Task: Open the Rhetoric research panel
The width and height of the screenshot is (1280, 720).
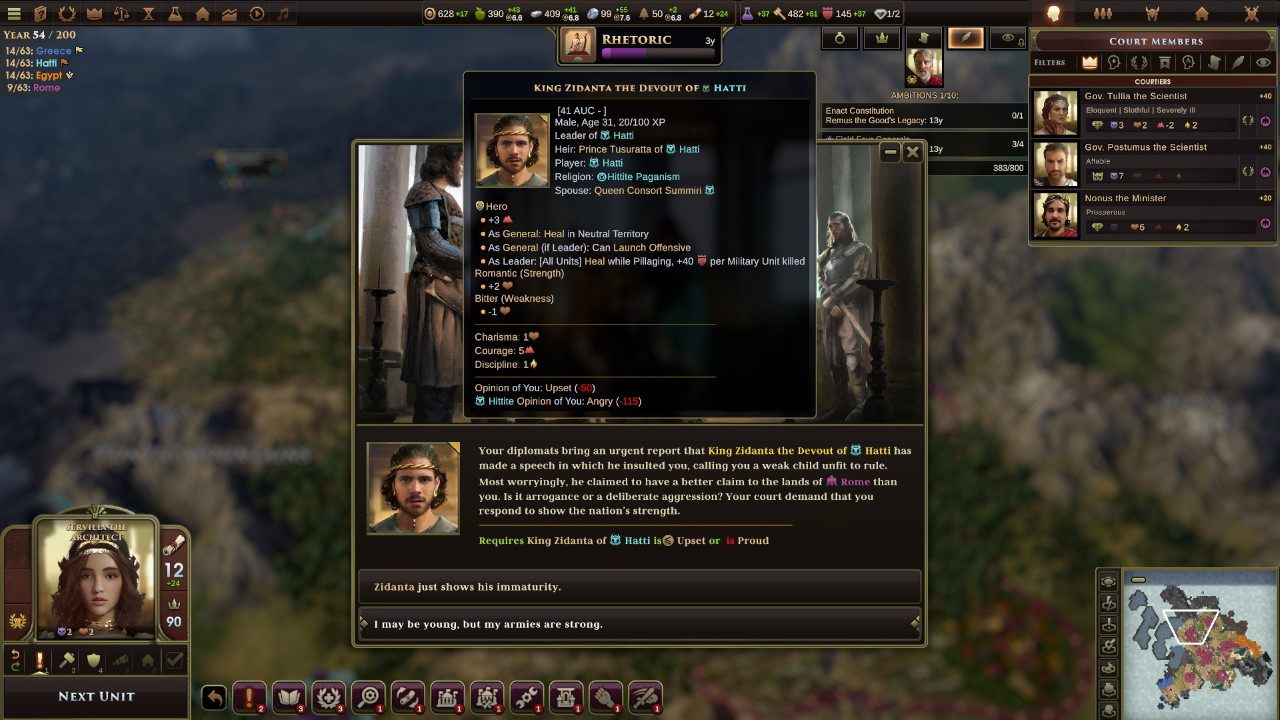Action: pyautogui.click(x=640, y=44)
